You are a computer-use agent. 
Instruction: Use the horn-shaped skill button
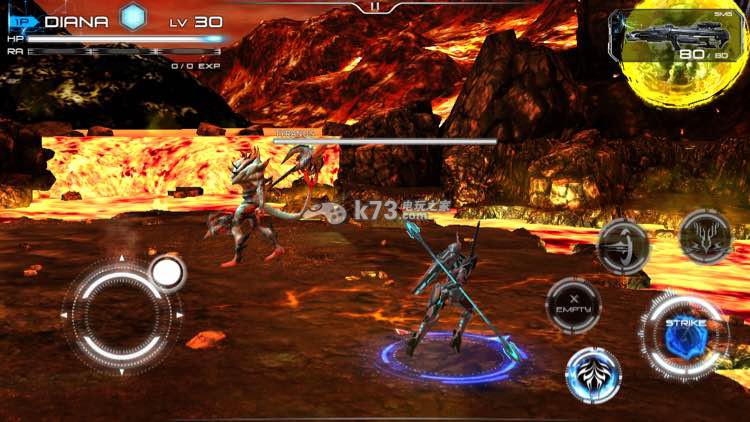coord(624,245)
